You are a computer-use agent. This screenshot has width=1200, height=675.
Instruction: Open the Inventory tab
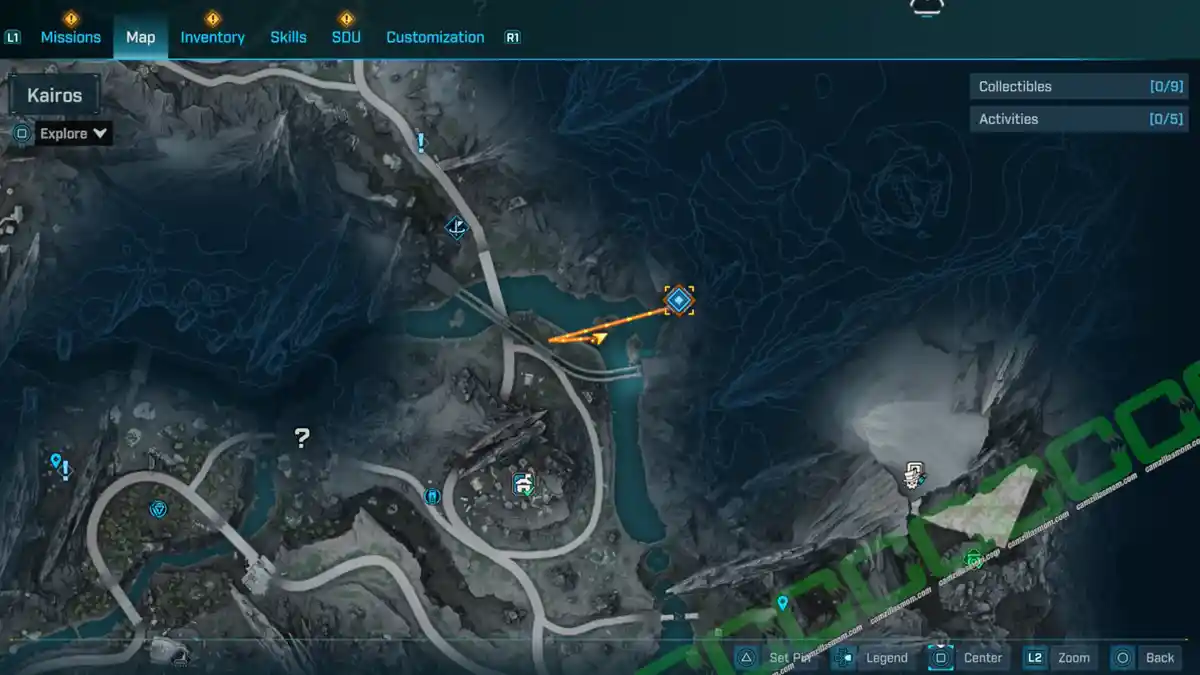[212, 37]
